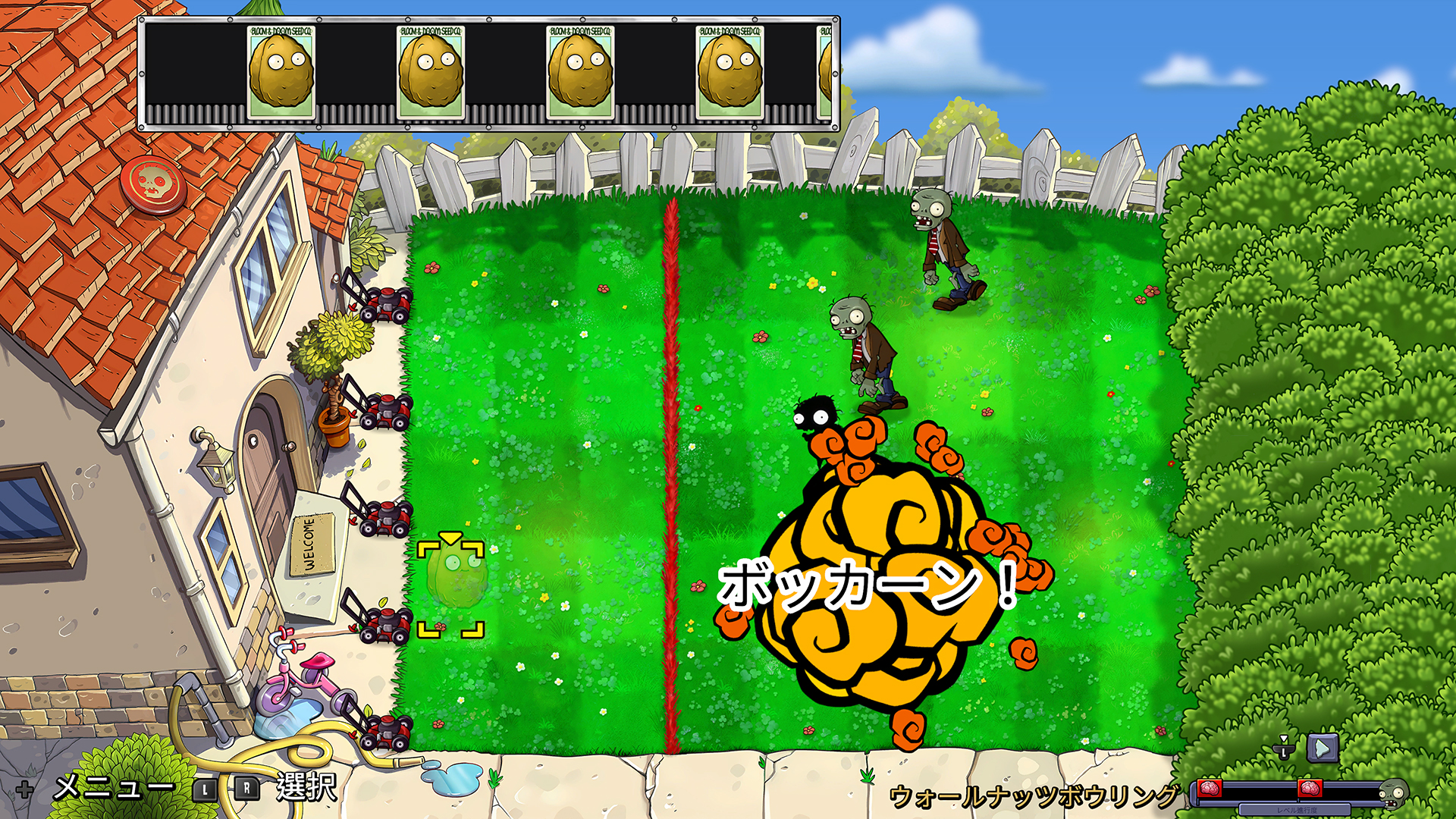This screenshot has width=1456, height=819.
Task: Click the partially visible fifth seed packet
Action: [x=827, y=72]
